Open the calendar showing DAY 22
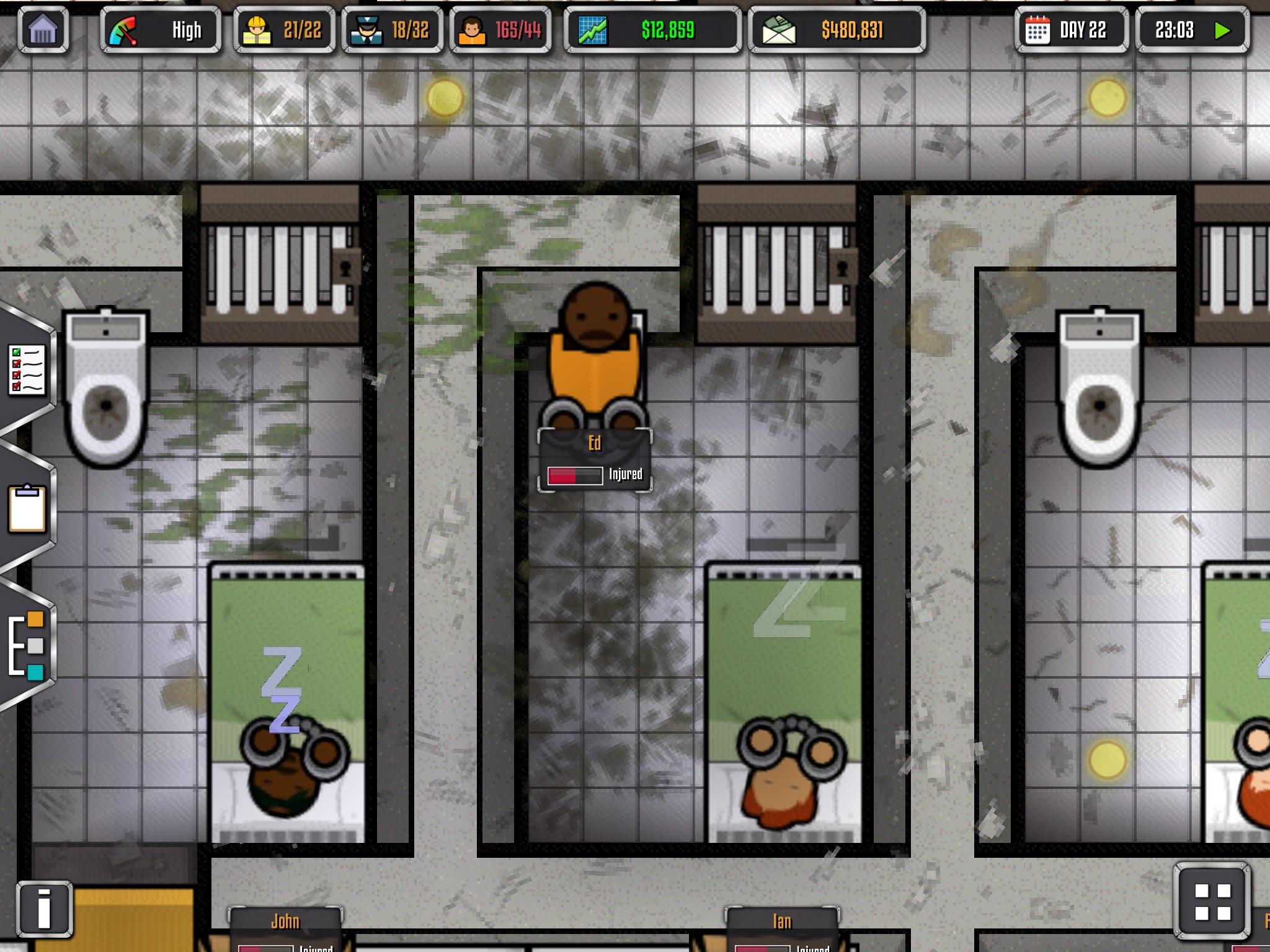1270x952 pixels. 1070,29
